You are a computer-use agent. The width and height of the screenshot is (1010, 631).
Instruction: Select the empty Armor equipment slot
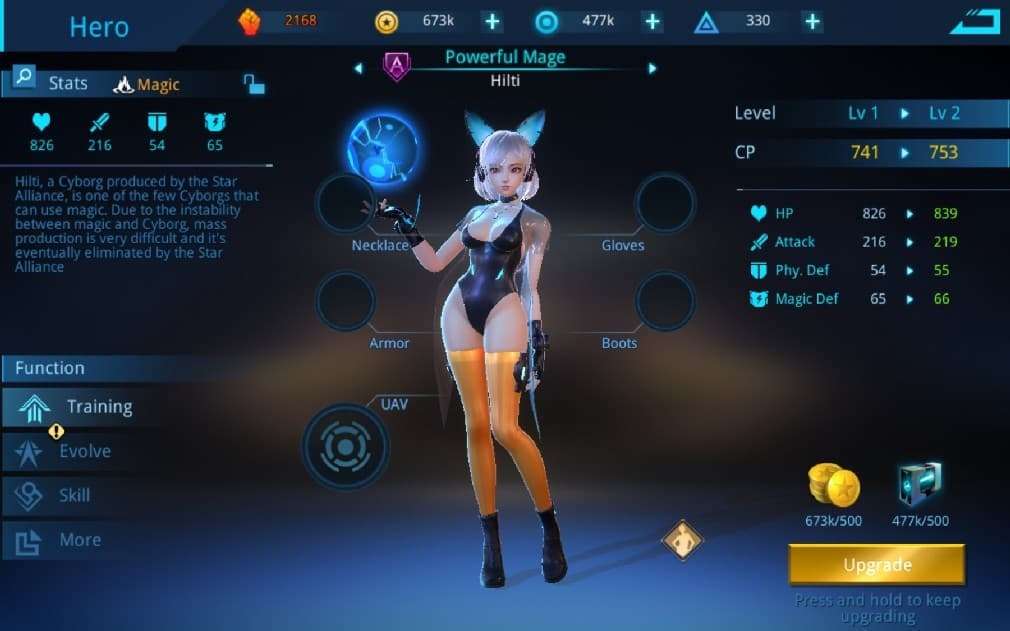pos(345,301)
